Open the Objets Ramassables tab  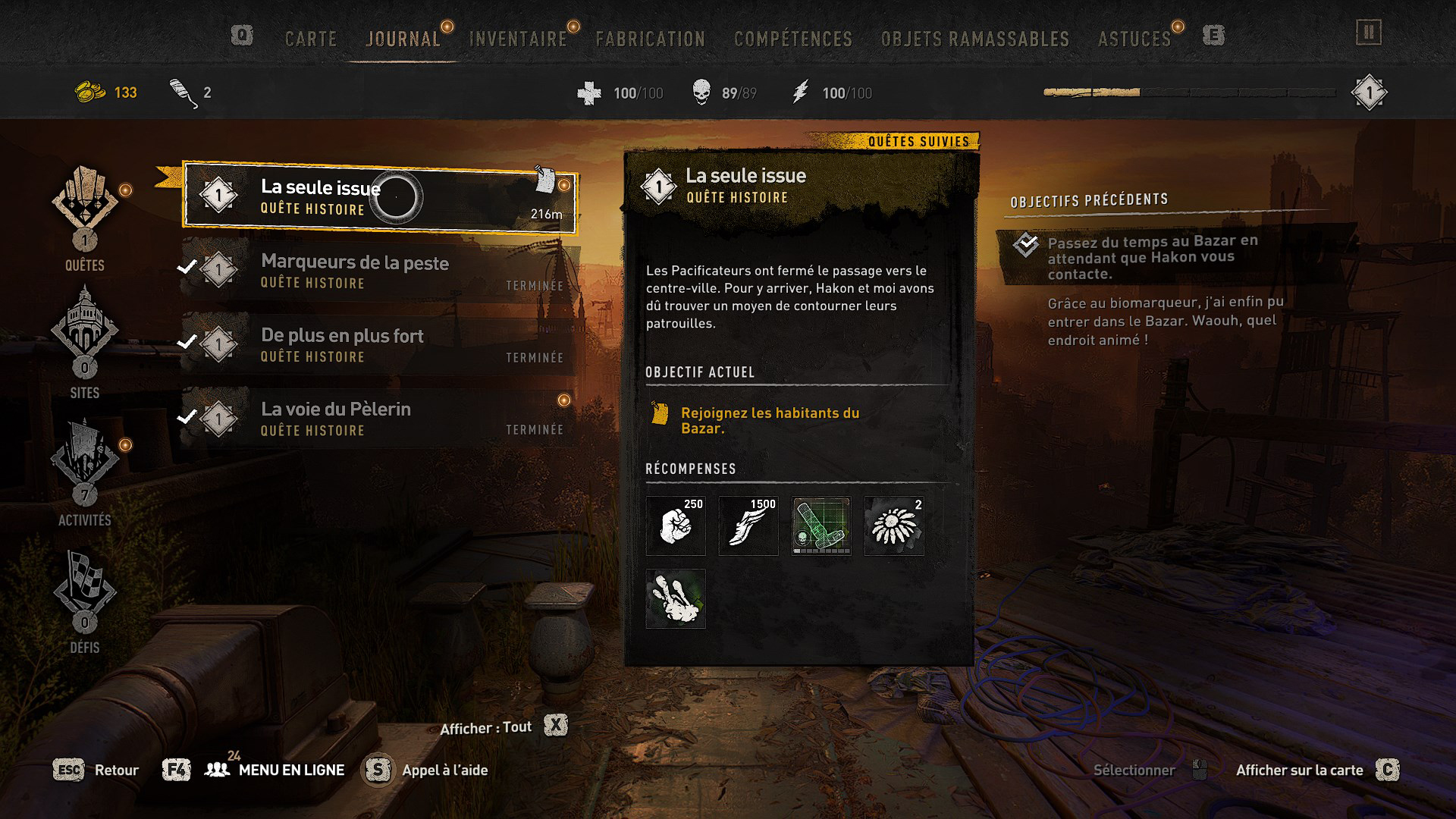point(974,39)
